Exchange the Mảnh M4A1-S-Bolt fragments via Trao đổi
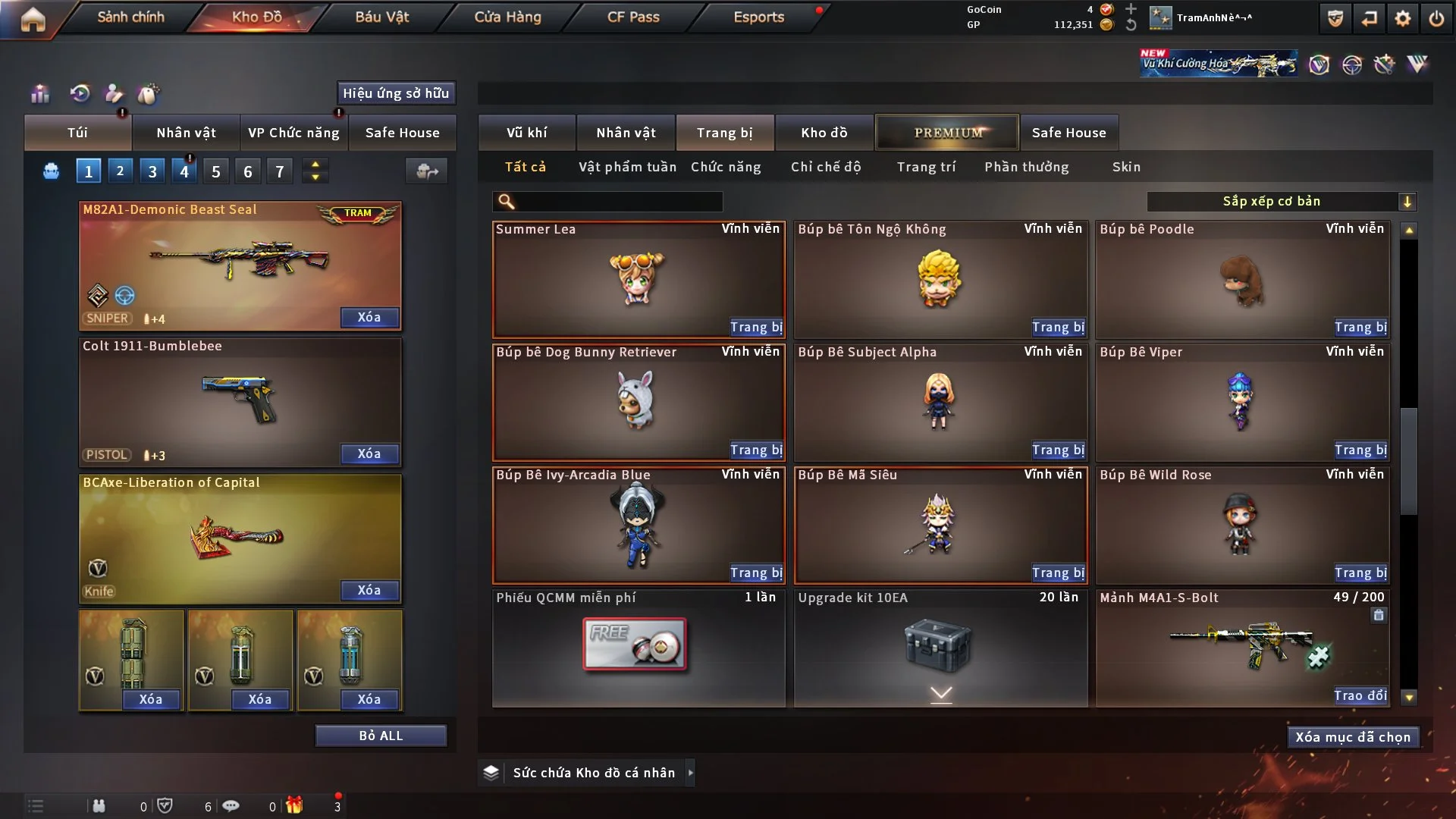 point(1360,695)
